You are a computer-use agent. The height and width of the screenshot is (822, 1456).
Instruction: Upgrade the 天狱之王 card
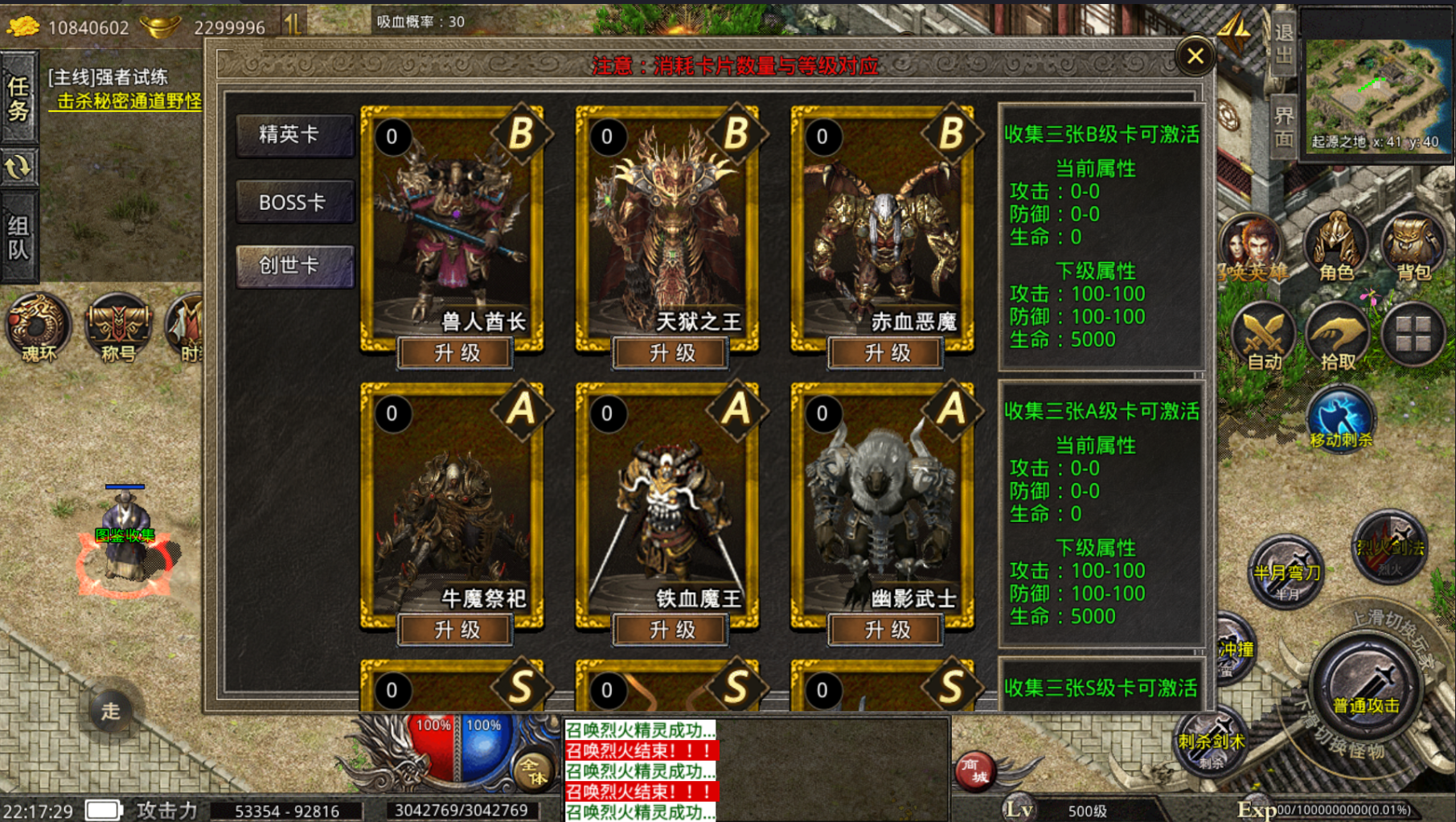coord(671,353)
